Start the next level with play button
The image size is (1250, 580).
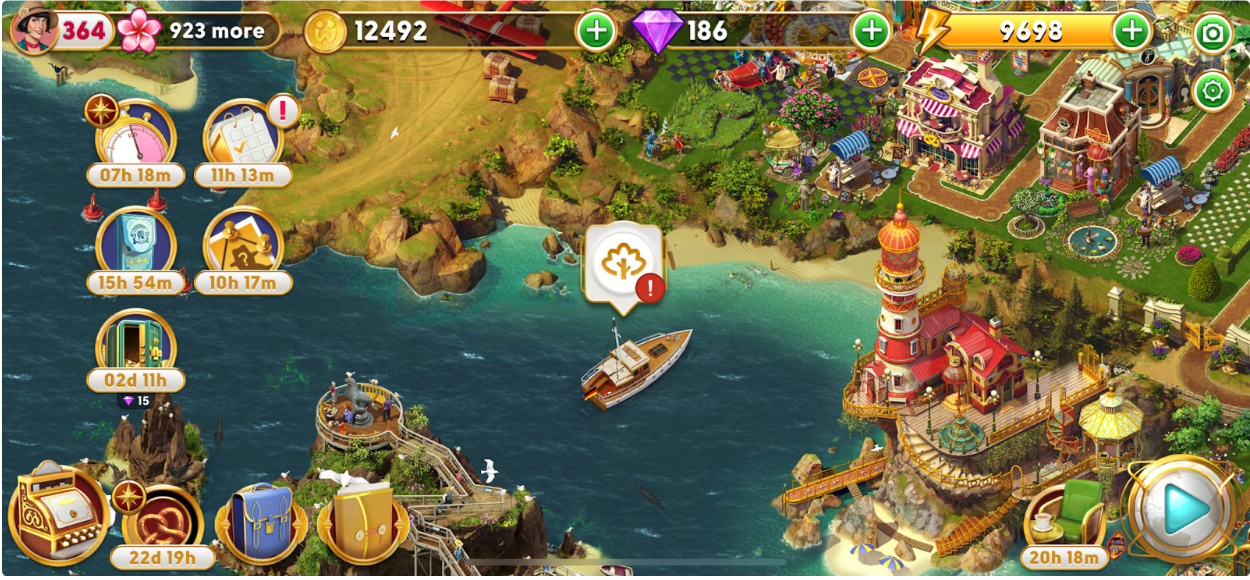1187,510
